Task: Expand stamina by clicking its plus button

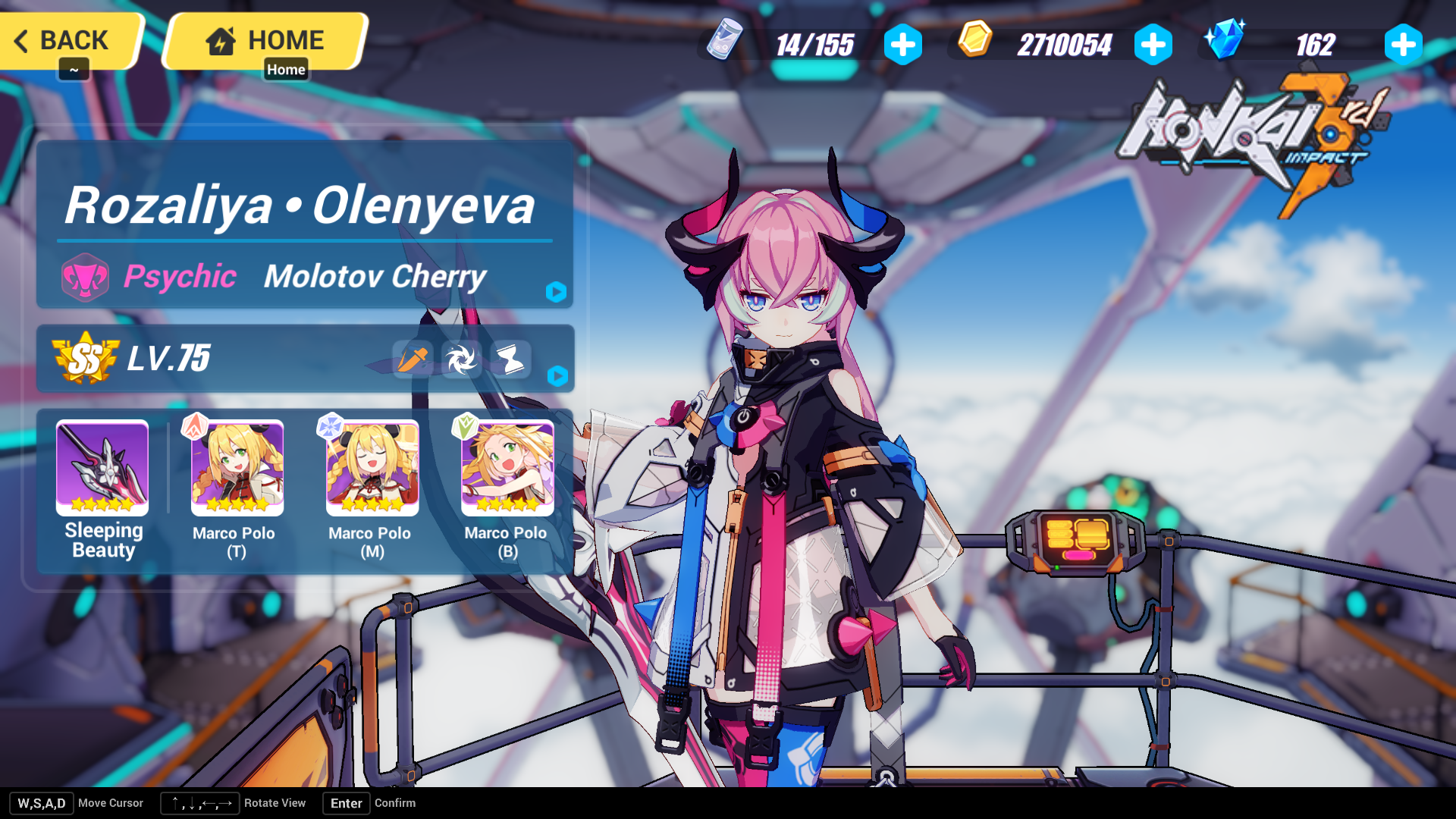Action: (x=902, y=44)
